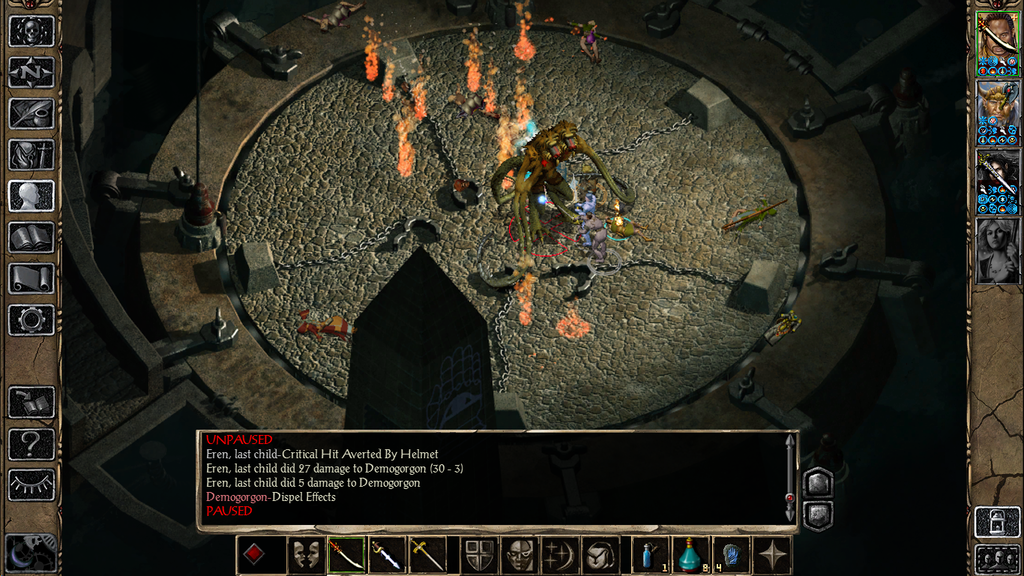Return to game via the skull button

click(x=31, y=31)
